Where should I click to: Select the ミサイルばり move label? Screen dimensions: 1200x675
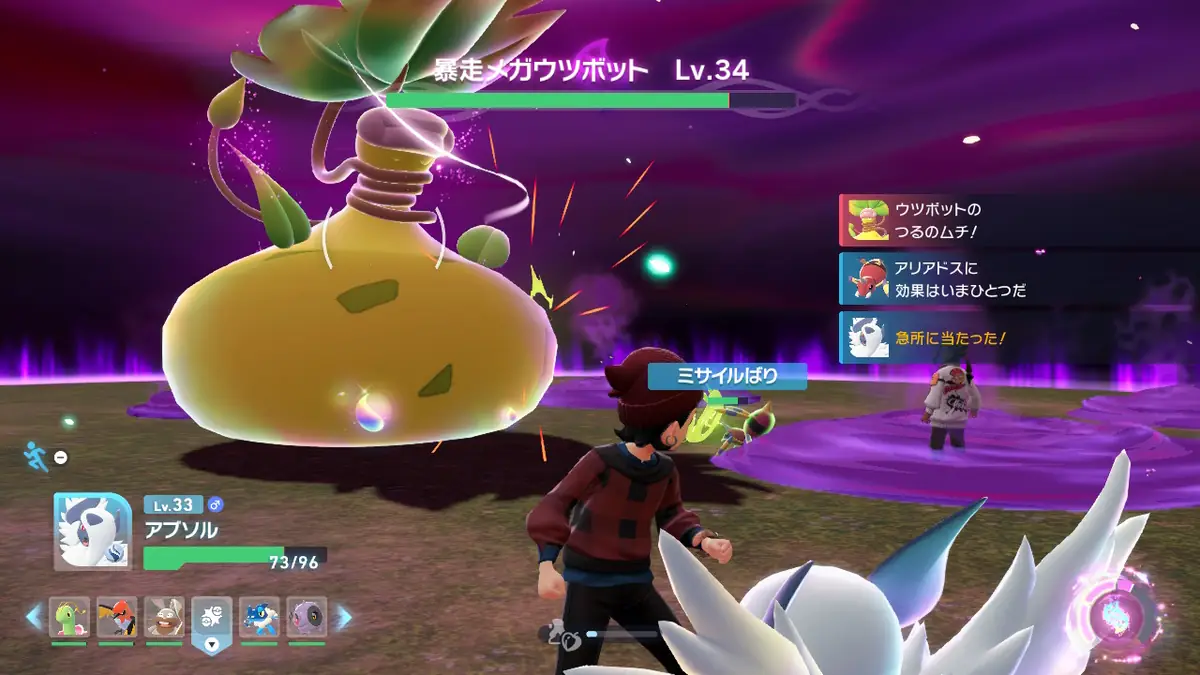coord(713,377)
